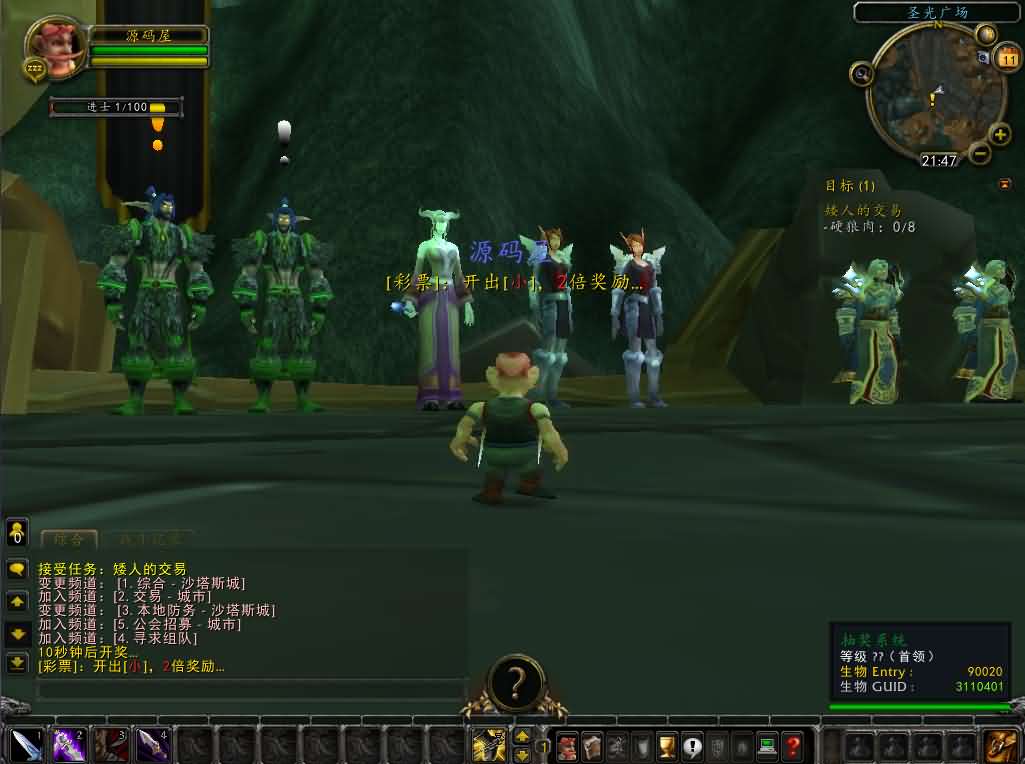The width and height of the screenshot is (1025, 764).
Task: Jump chat to bottom with the bottom arrow
Action: click(17, 662)
